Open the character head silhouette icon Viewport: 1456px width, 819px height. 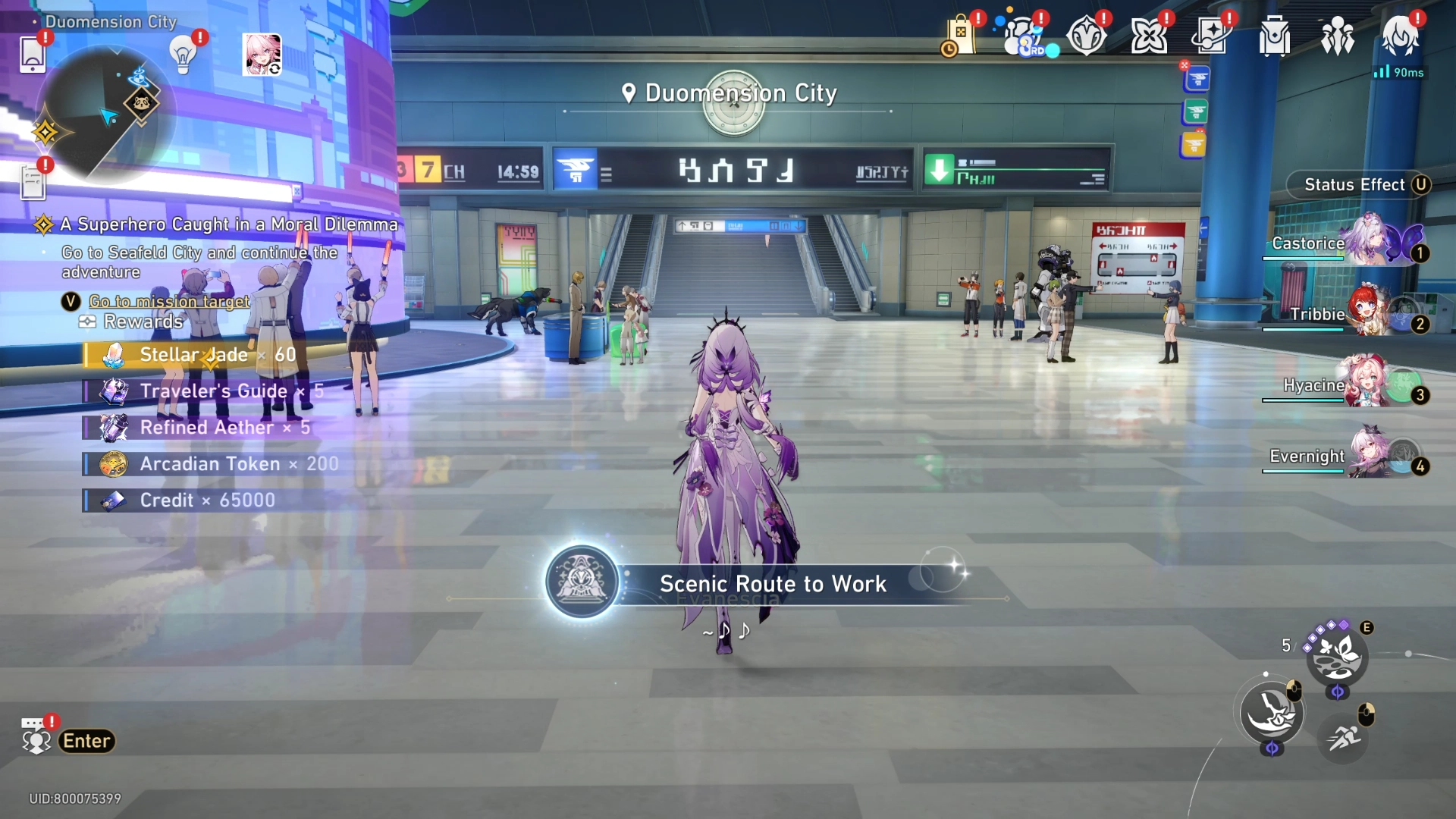point(1400,36)
